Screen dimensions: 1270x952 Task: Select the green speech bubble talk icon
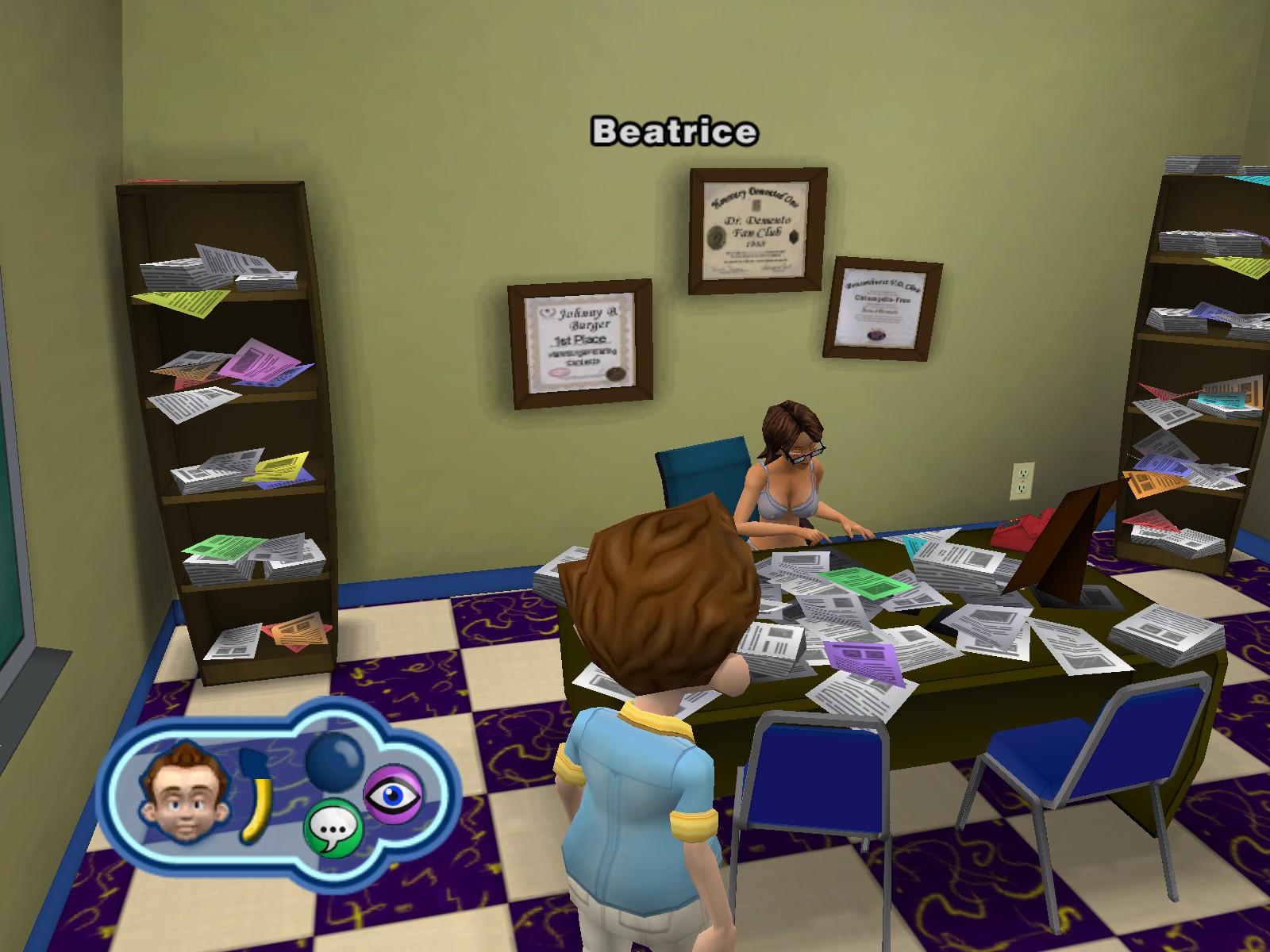(x=333, y=828)
